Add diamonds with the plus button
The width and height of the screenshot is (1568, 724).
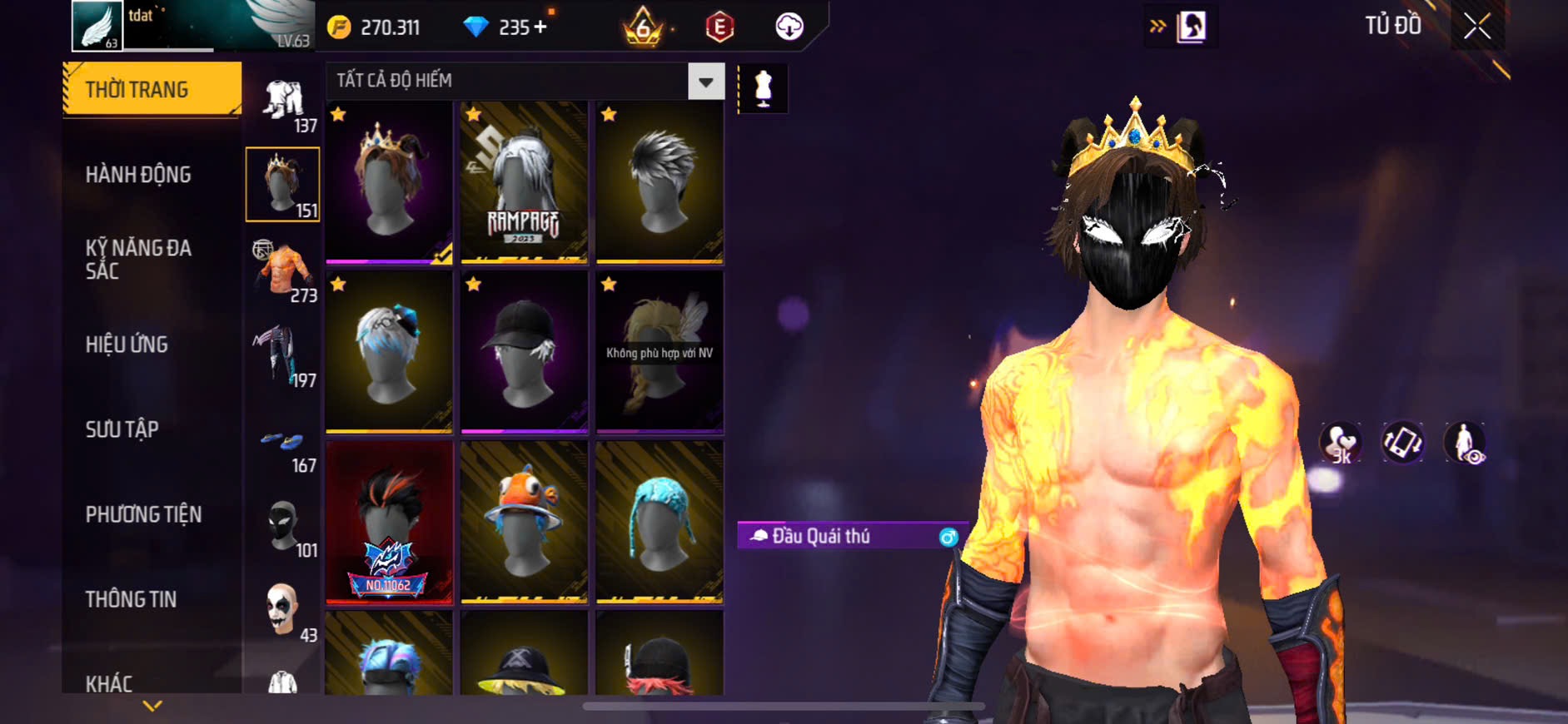coord(541,27)
